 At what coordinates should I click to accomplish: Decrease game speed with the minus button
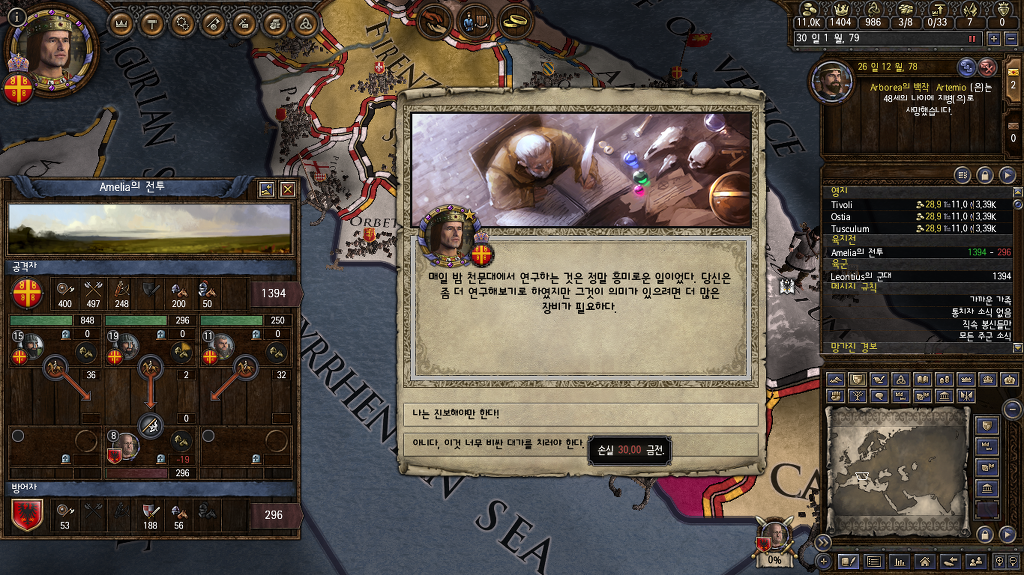(x=1009, y=38)
